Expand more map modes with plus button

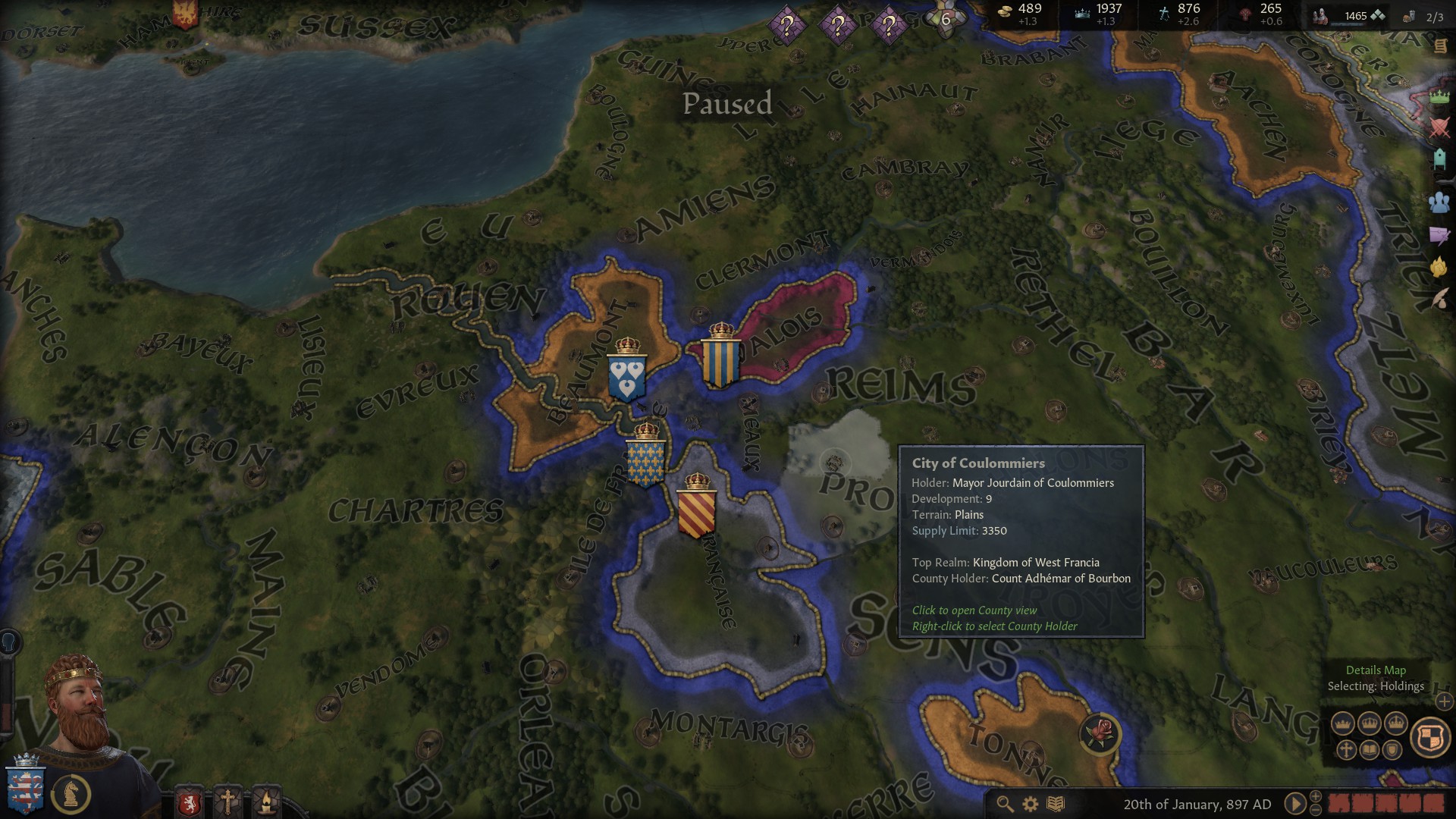(1444, 701)
